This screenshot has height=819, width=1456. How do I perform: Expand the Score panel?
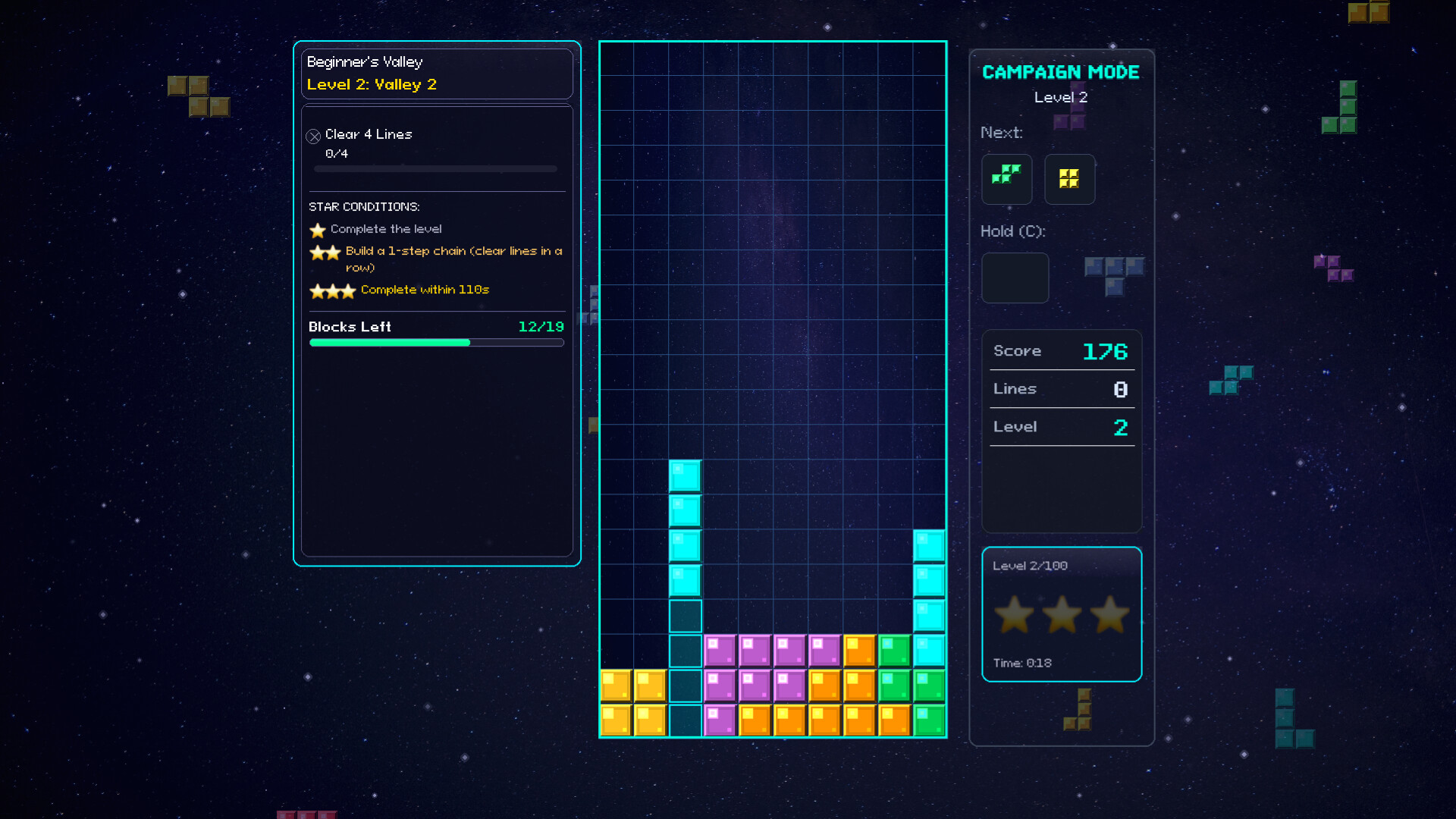pyautogui.click(x=1061, y=350)
